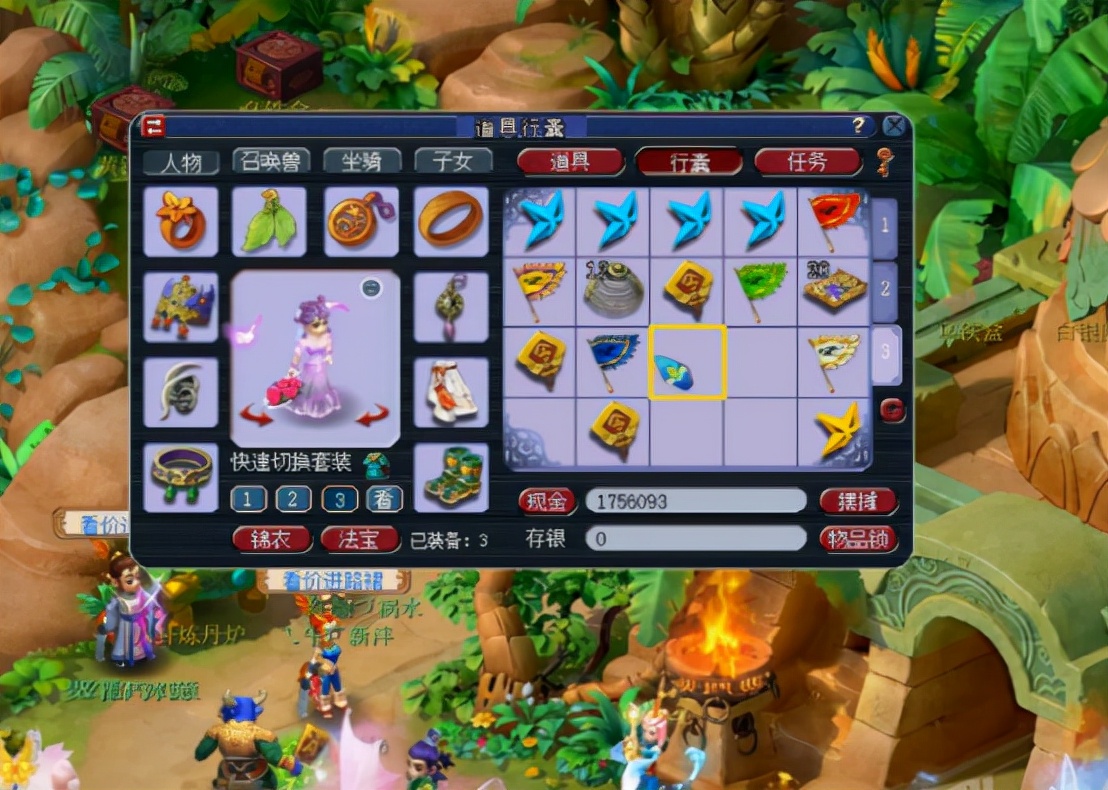Open the 人物 character tab
Viewport: 1108px width, 790px height.
tap(181, 161)
